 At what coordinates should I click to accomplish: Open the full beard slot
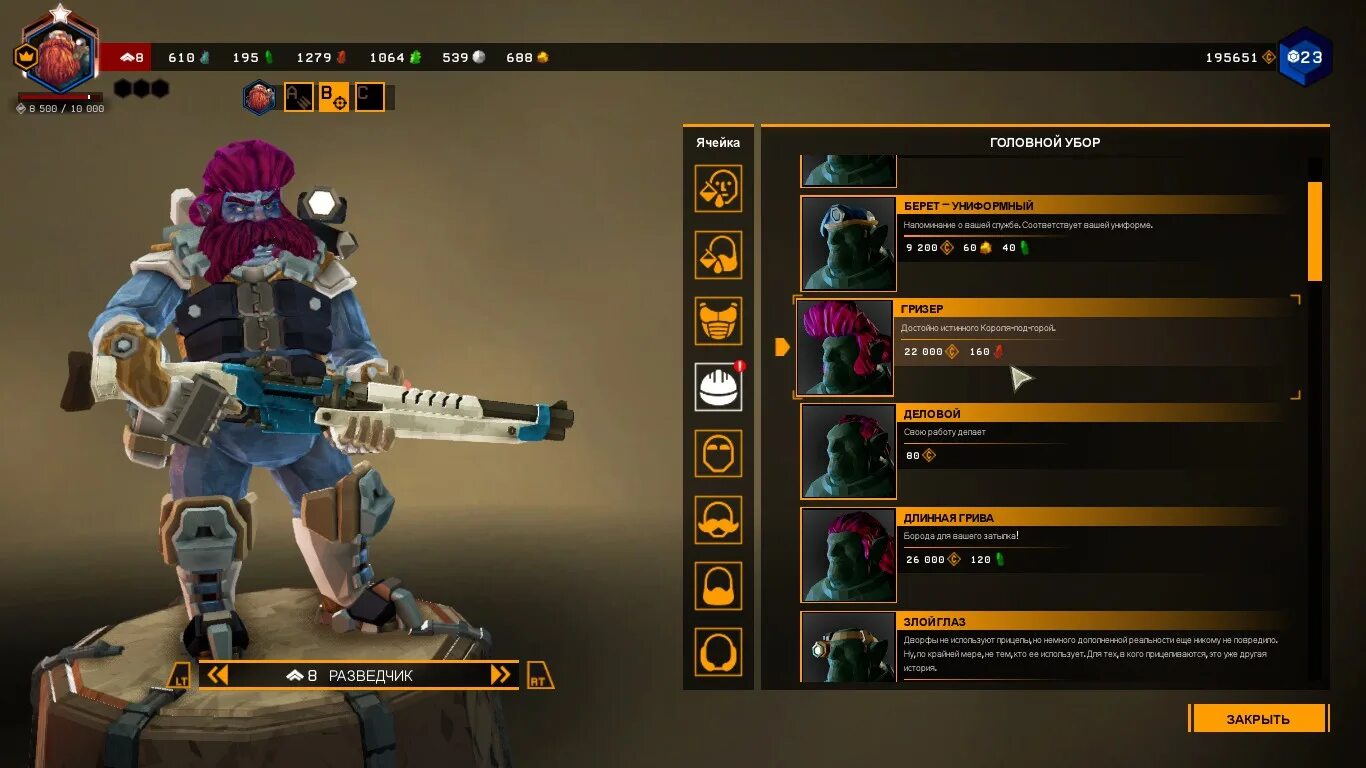pyautogui.click(x=718, y=586)
